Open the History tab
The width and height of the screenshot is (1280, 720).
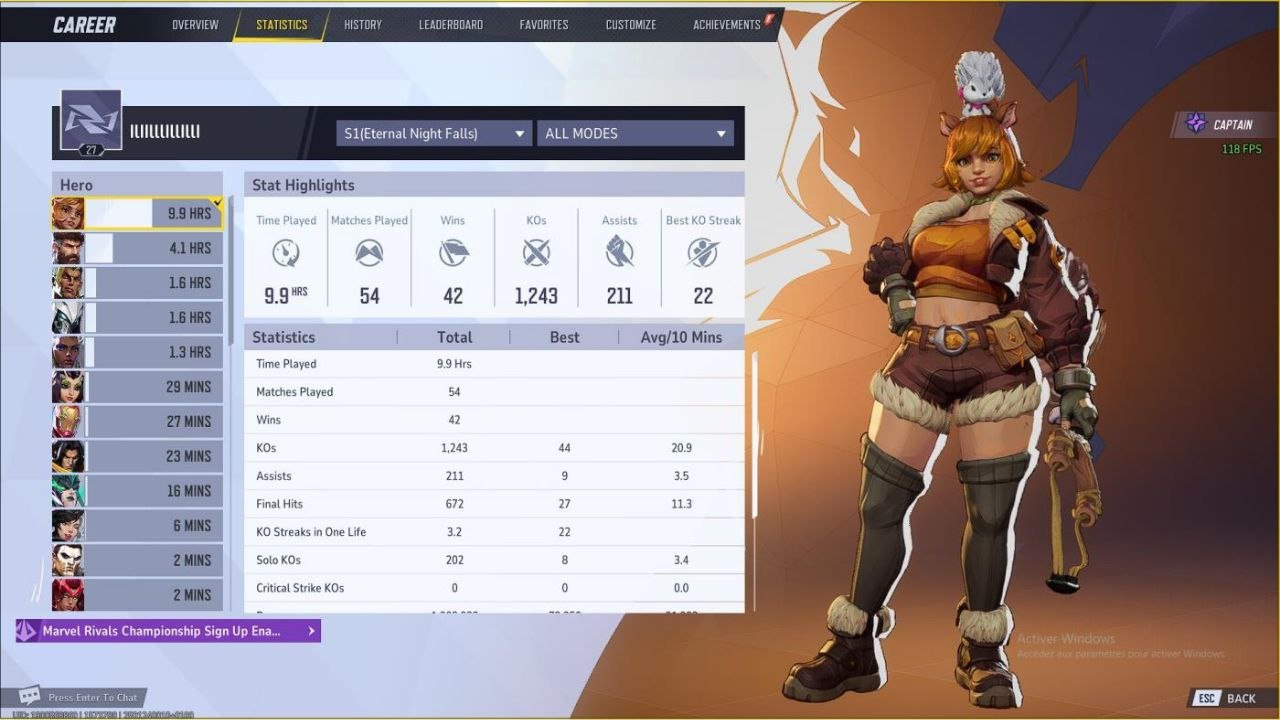click(362, 25)
